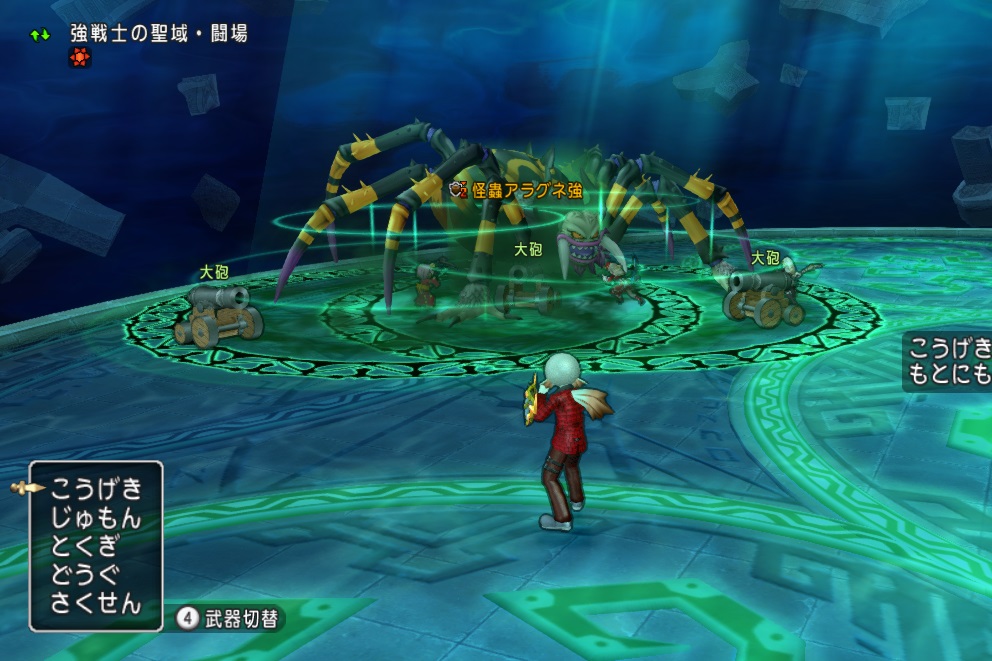
Task: Open さくせん (Tactics) menu entry
Action: pyautogui.click(x=96, y=604)
